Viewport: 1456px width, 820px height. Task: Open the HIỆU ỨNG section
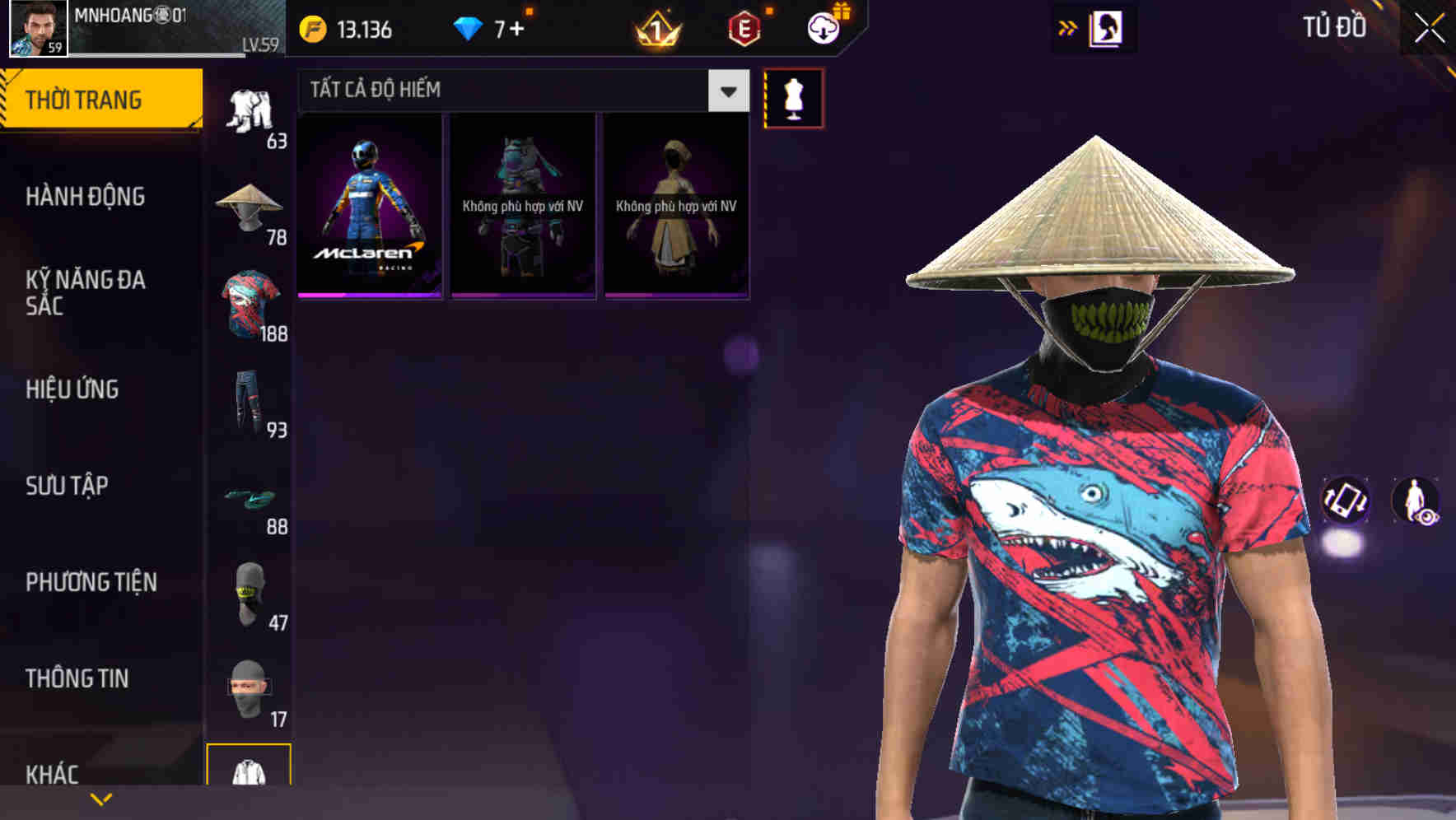tap(74, 389)
